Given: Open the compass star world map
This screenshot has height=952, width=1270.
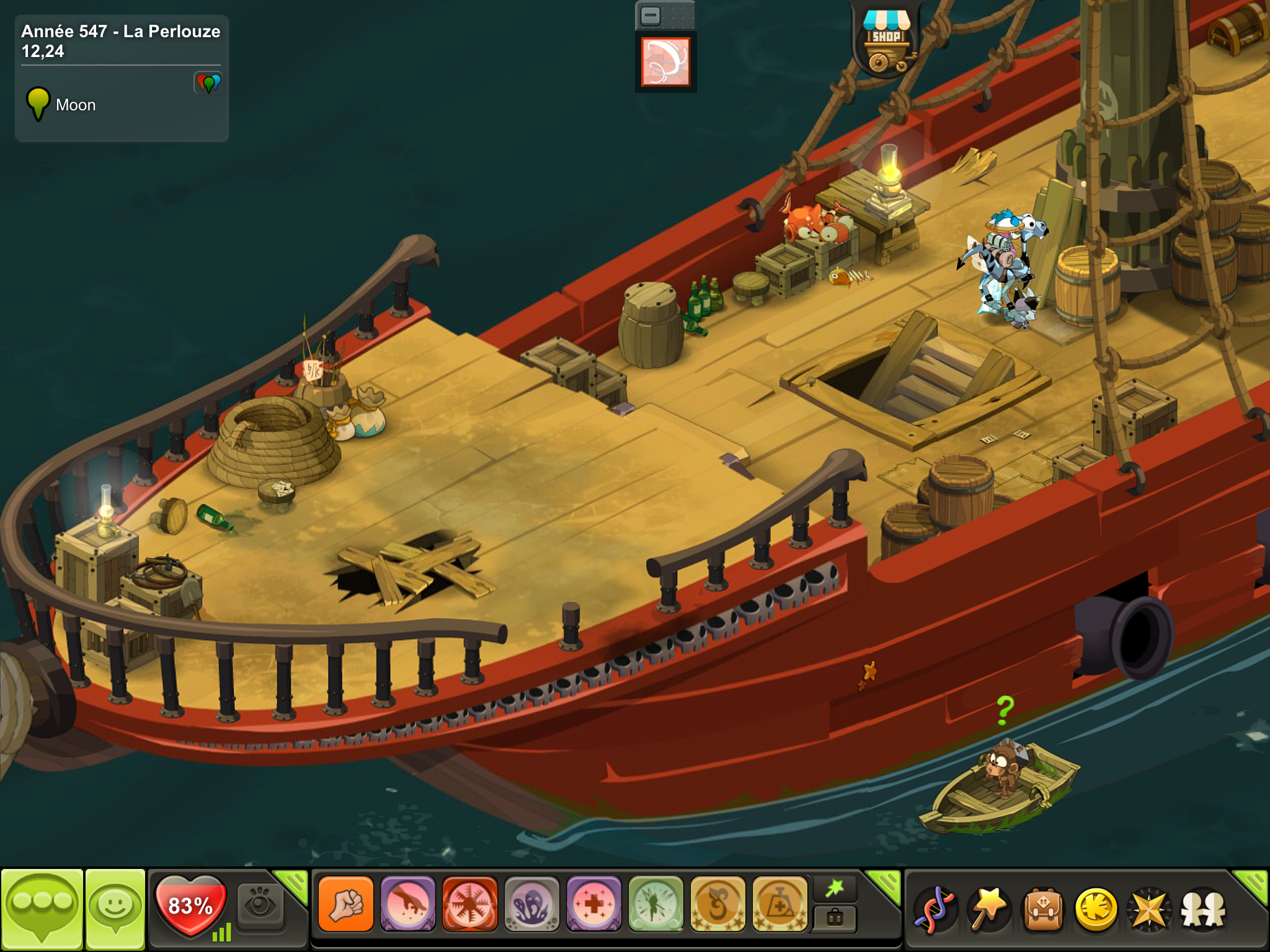Looking at the screenshot, I should [1150, 909].
